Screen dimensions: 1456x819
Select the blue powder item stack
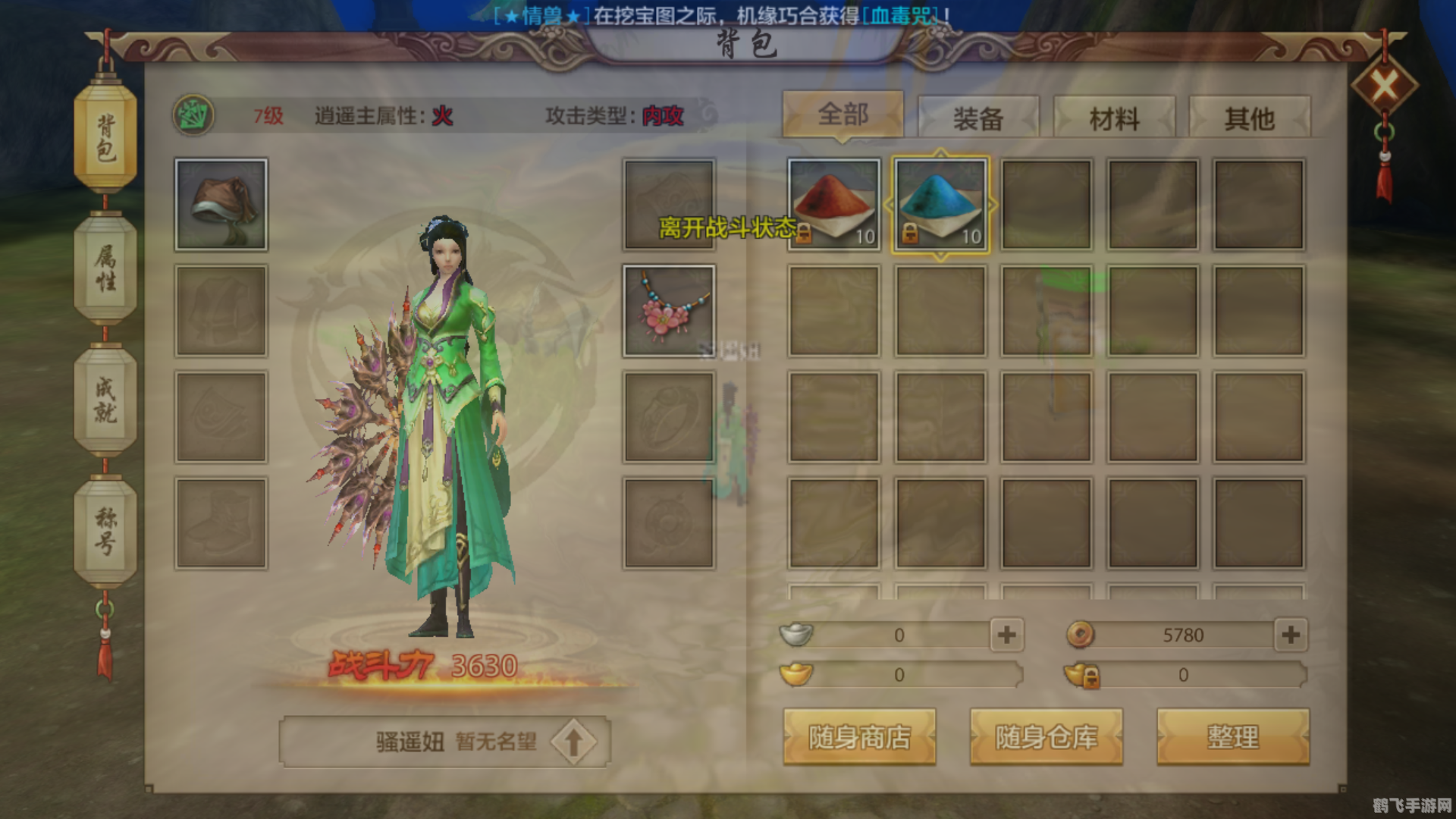tap(939, 203)
